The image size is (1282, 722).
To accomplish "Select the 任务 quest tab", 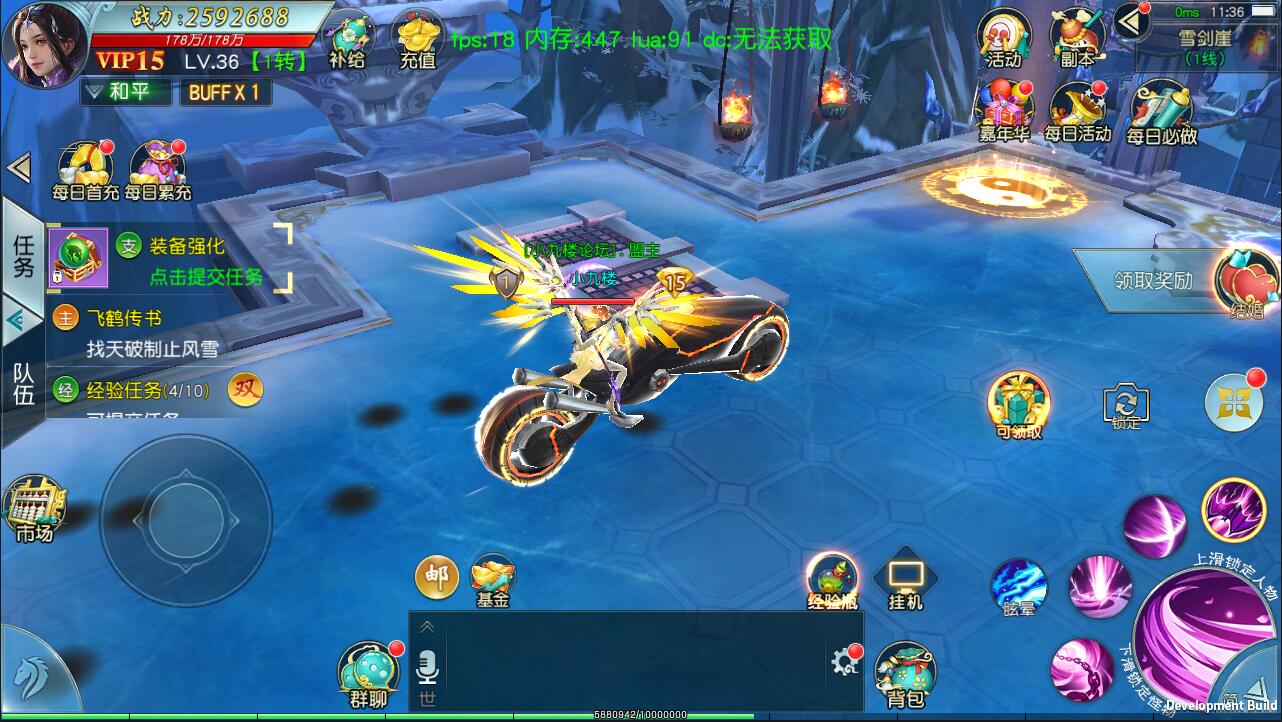I will pos(23,254).
